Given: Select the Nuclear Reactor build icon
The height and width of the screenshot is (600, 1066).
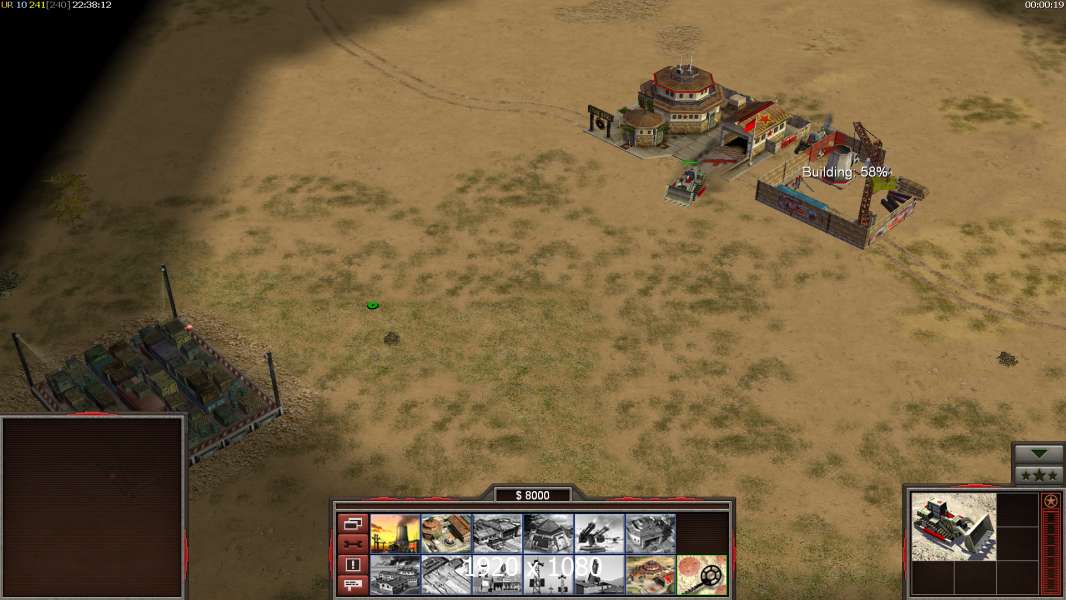Looking at the screenshot, I should pyautogui.click(x=395, y=534).
